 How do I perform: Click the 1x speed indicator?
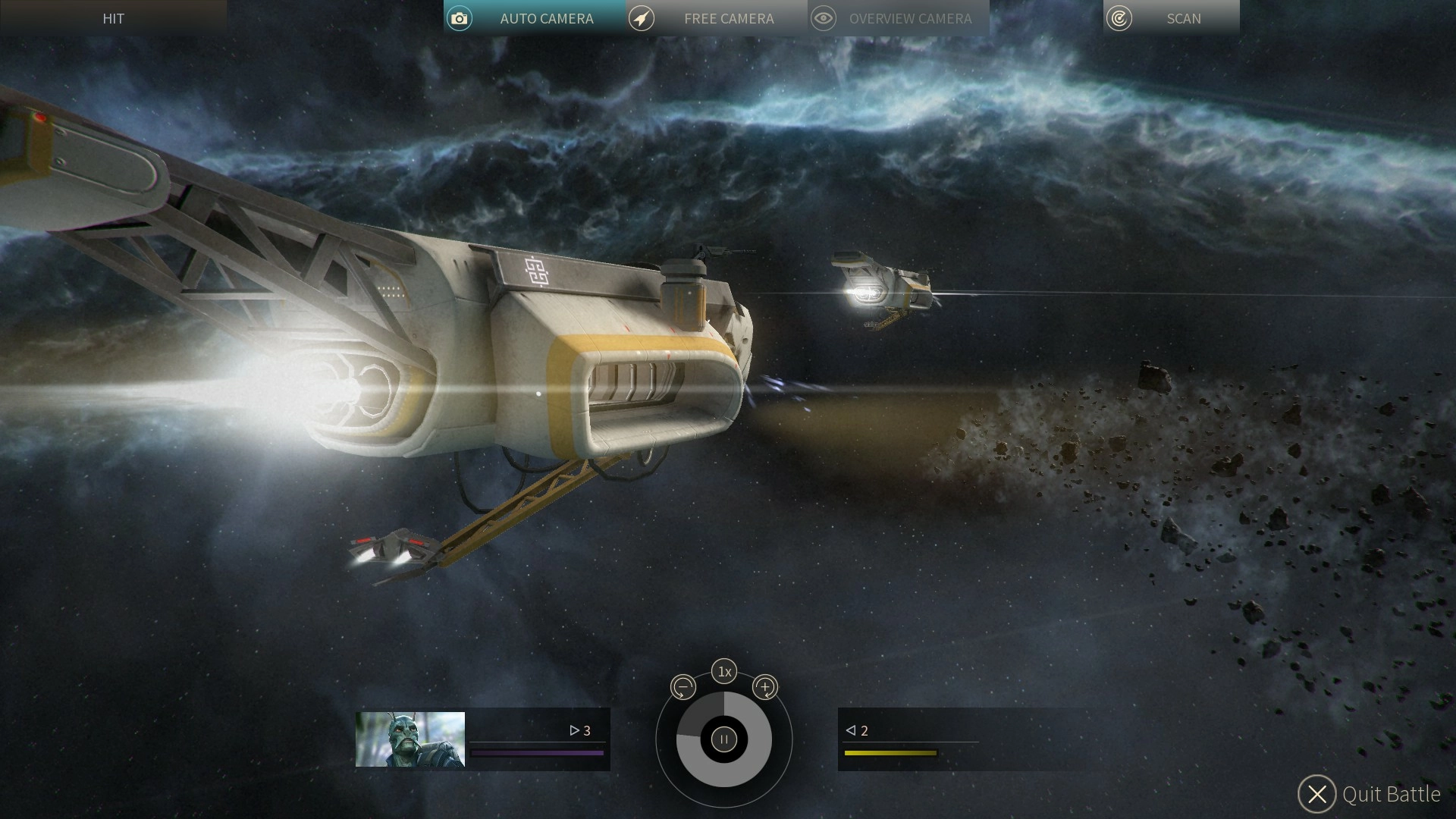pyautogui.click(x=724, y=671)
